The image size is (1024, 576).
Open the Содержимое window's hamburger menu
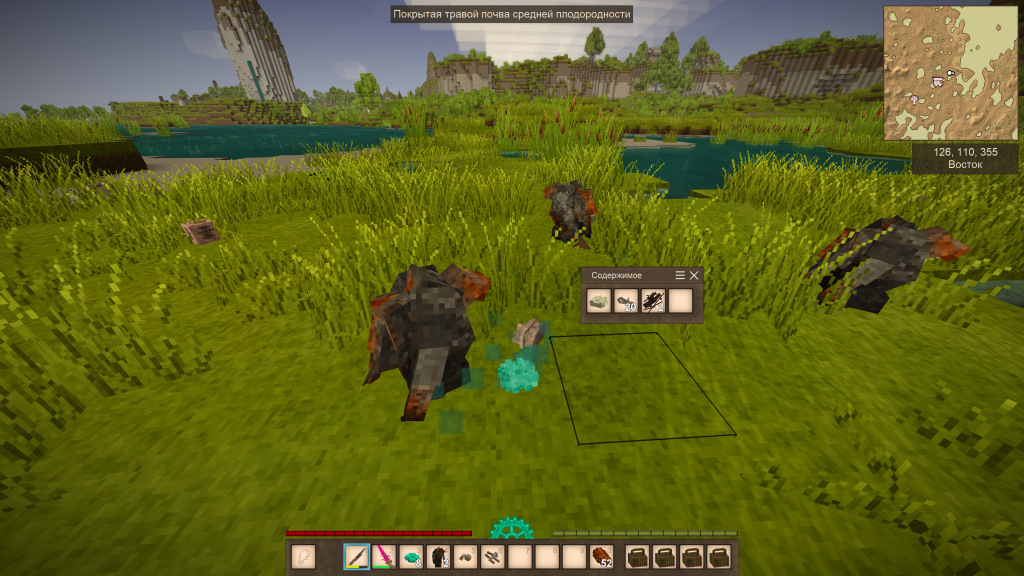(681, 275)
